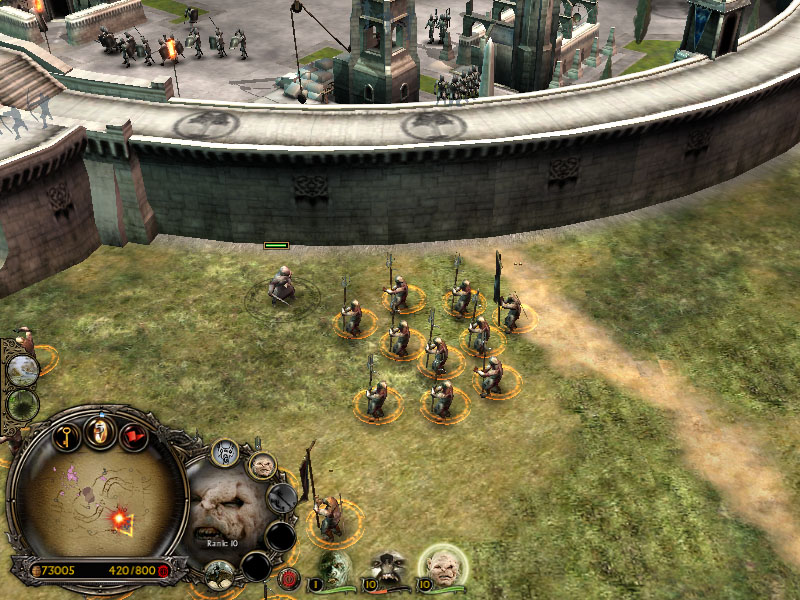This screenshot has width=800, height=600.
Task: Select the green orc hero at rank 1
Action: tap(335, 567)
